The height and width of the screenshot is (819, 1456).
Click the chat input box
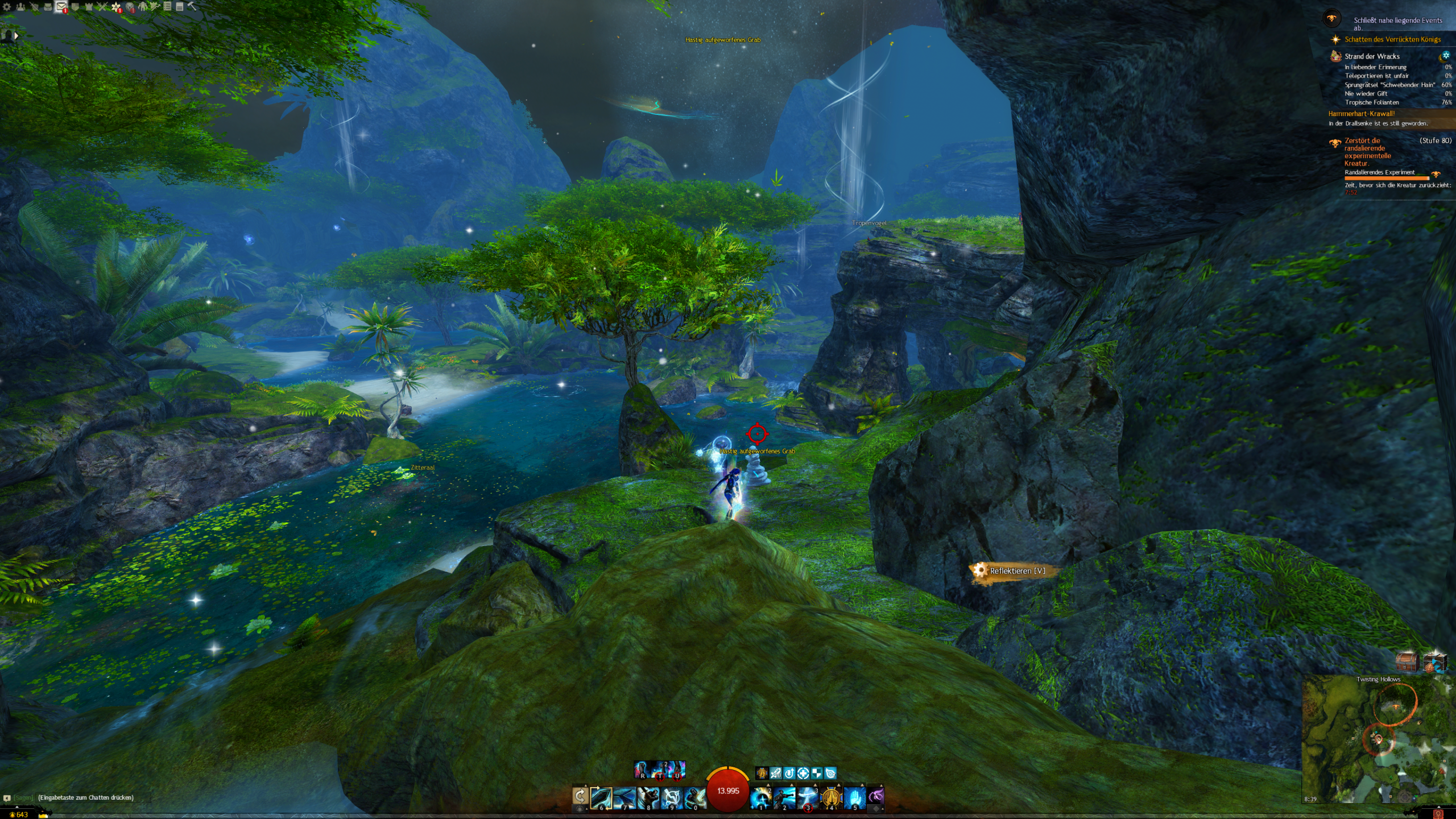(85, 797)
